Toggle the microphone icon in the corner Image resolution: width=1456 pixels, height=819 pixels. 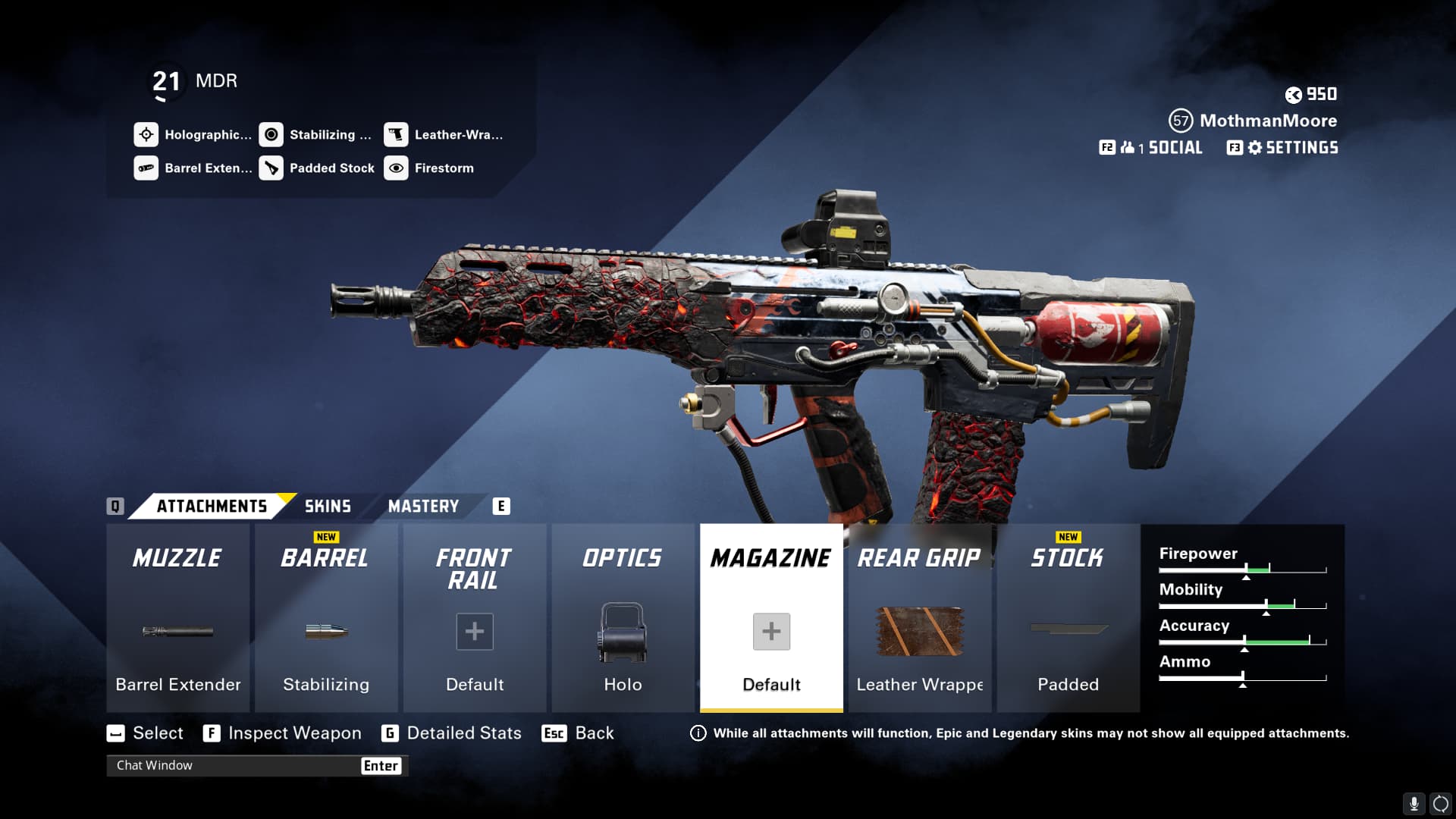click(1414, 804)
